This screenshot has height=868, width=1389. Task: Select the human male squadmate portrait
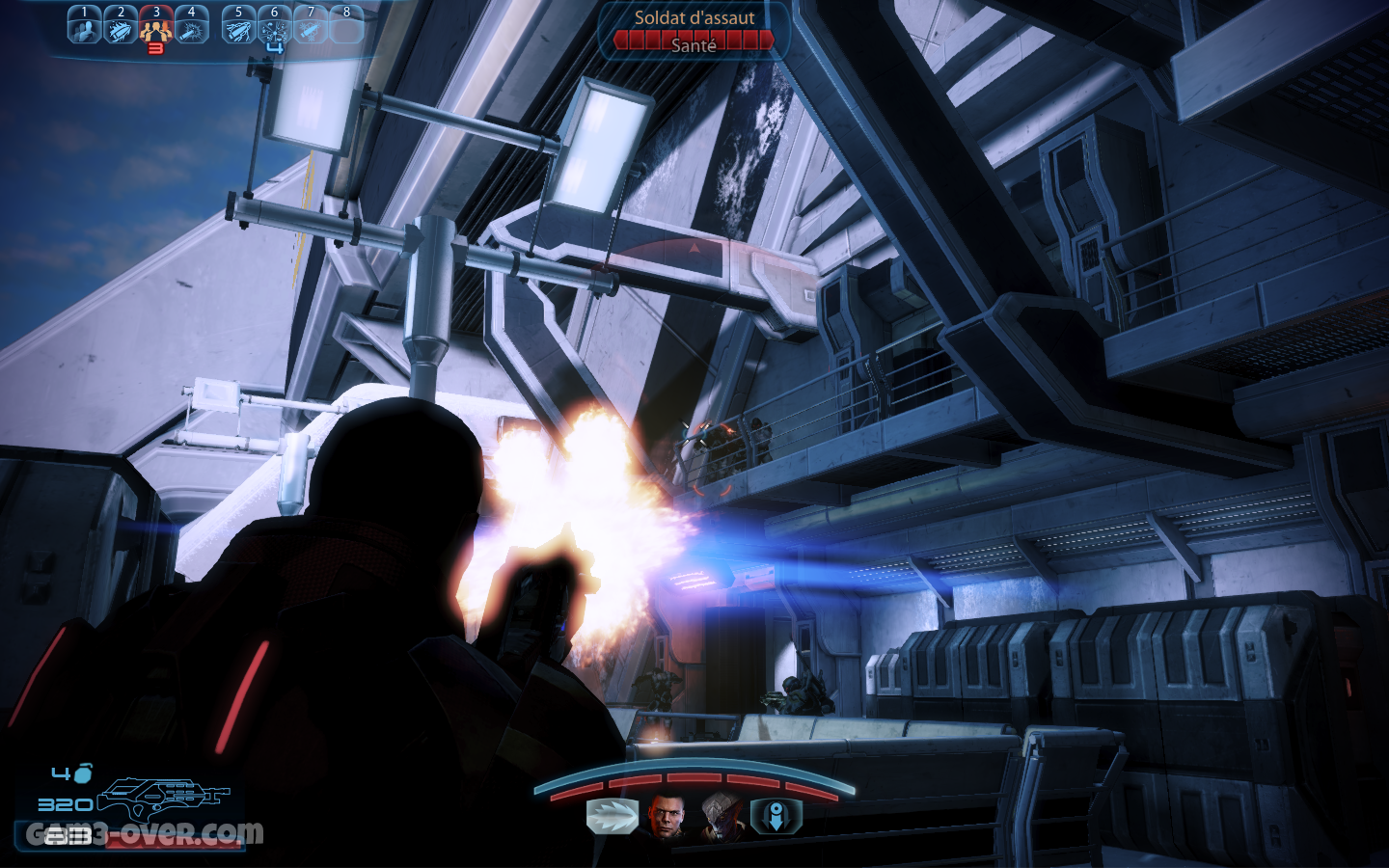point(667,816)
